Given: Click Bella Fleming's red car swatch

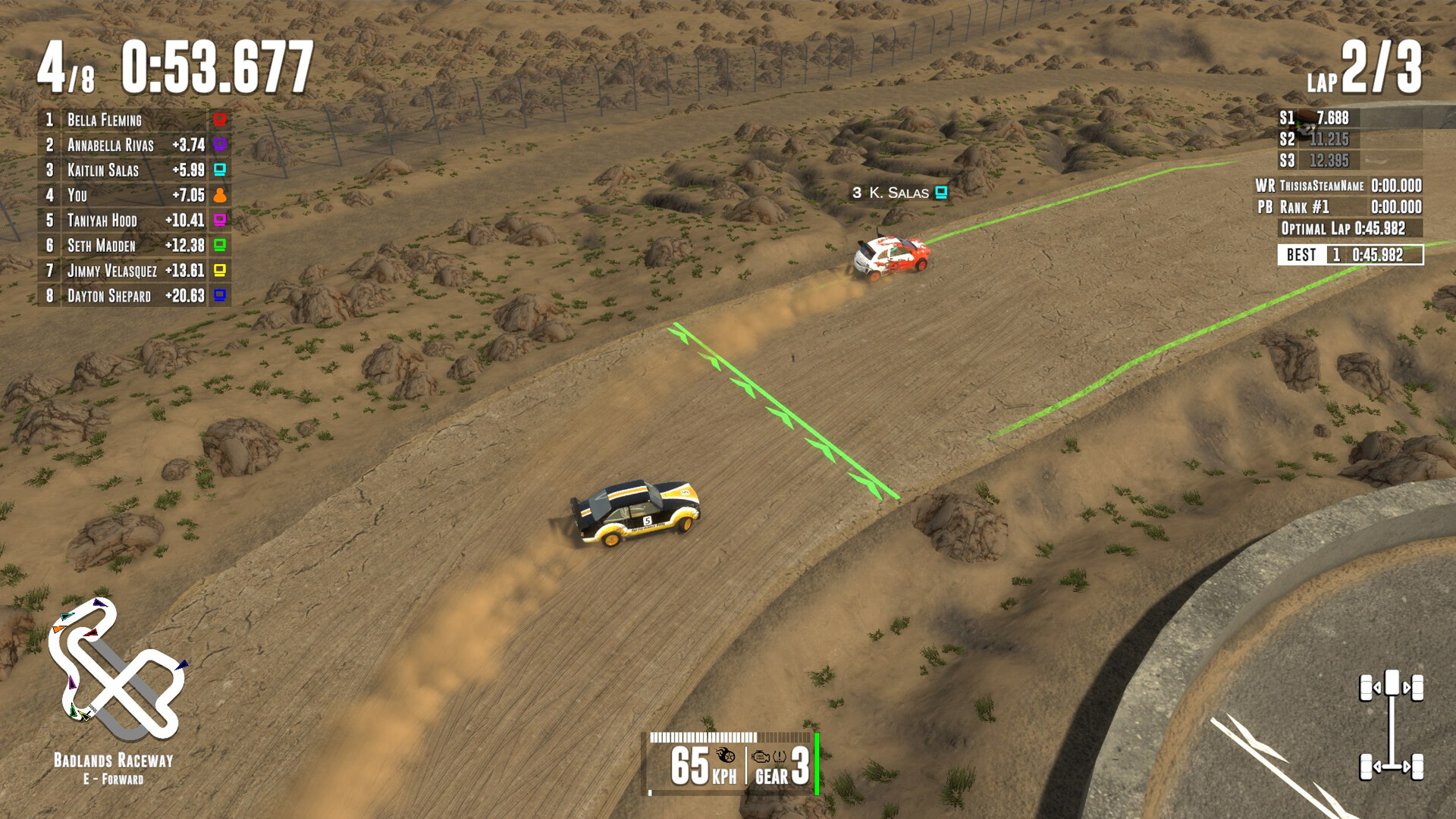Looking at the screenshot, I should pos(220,120).
